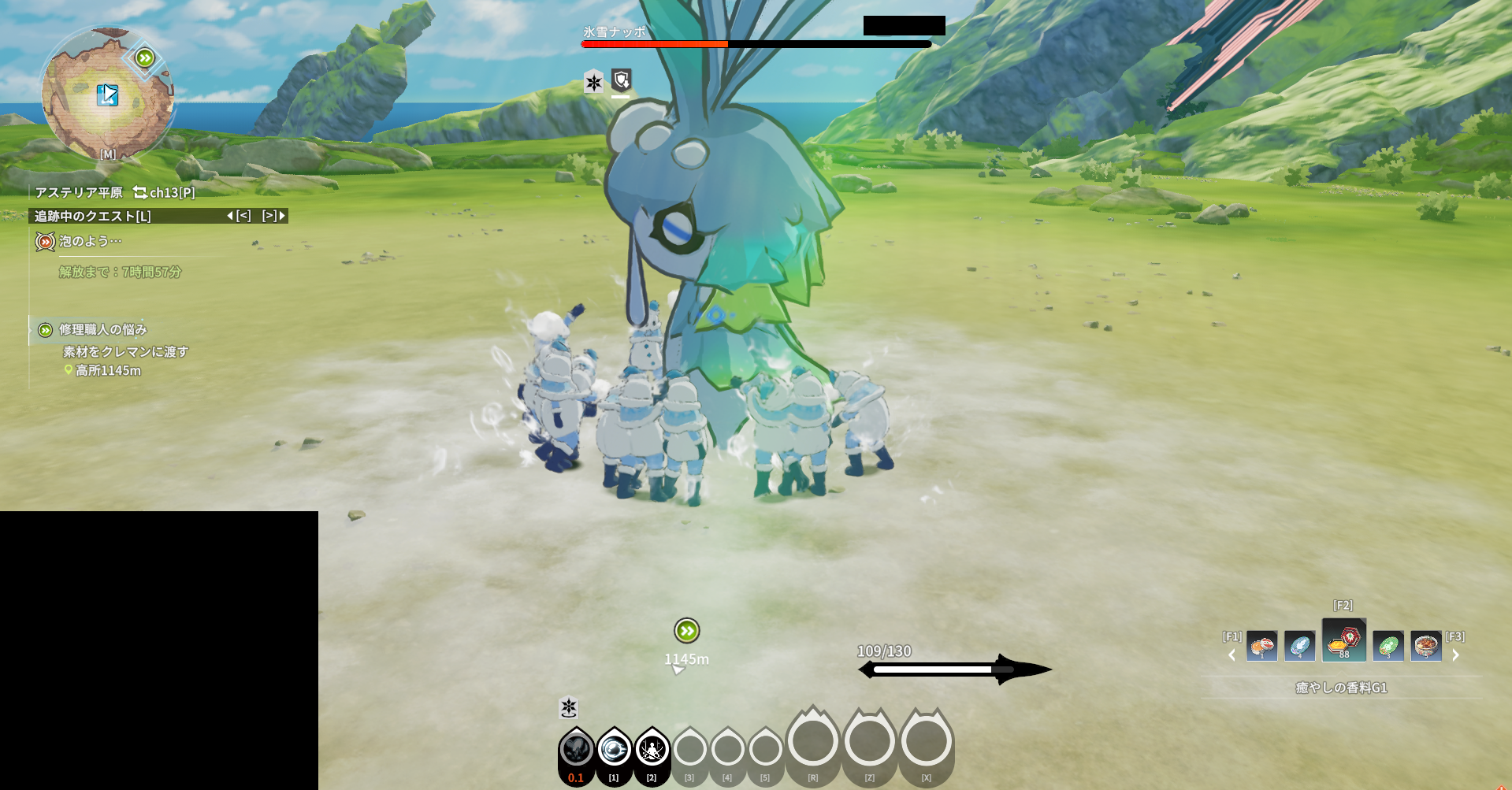Select the 修理職人の悩み quest entry
This screenshot has width=1512, height=790.
coord(102,329)
